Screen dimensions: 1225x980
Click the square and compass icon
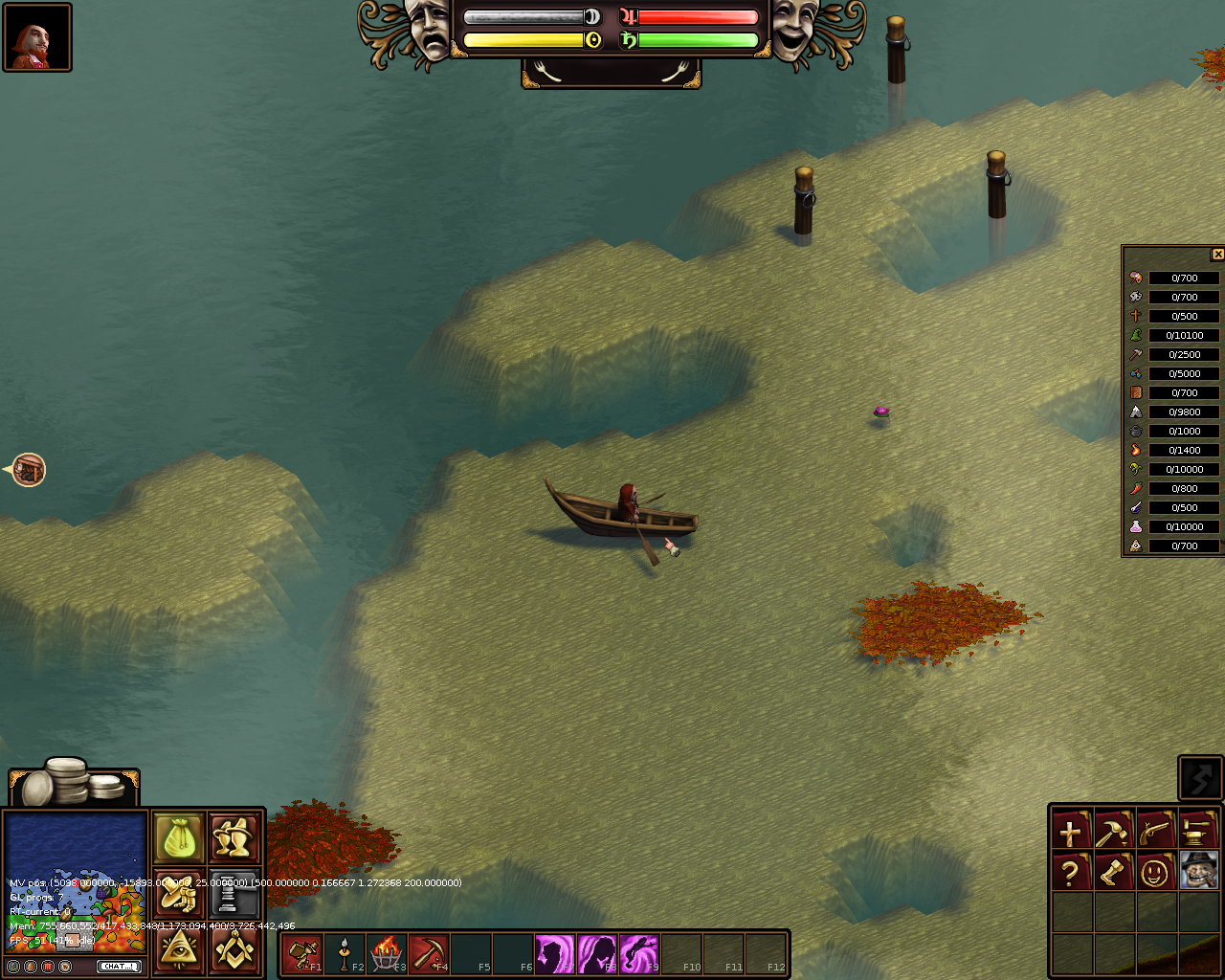(234, 949)
